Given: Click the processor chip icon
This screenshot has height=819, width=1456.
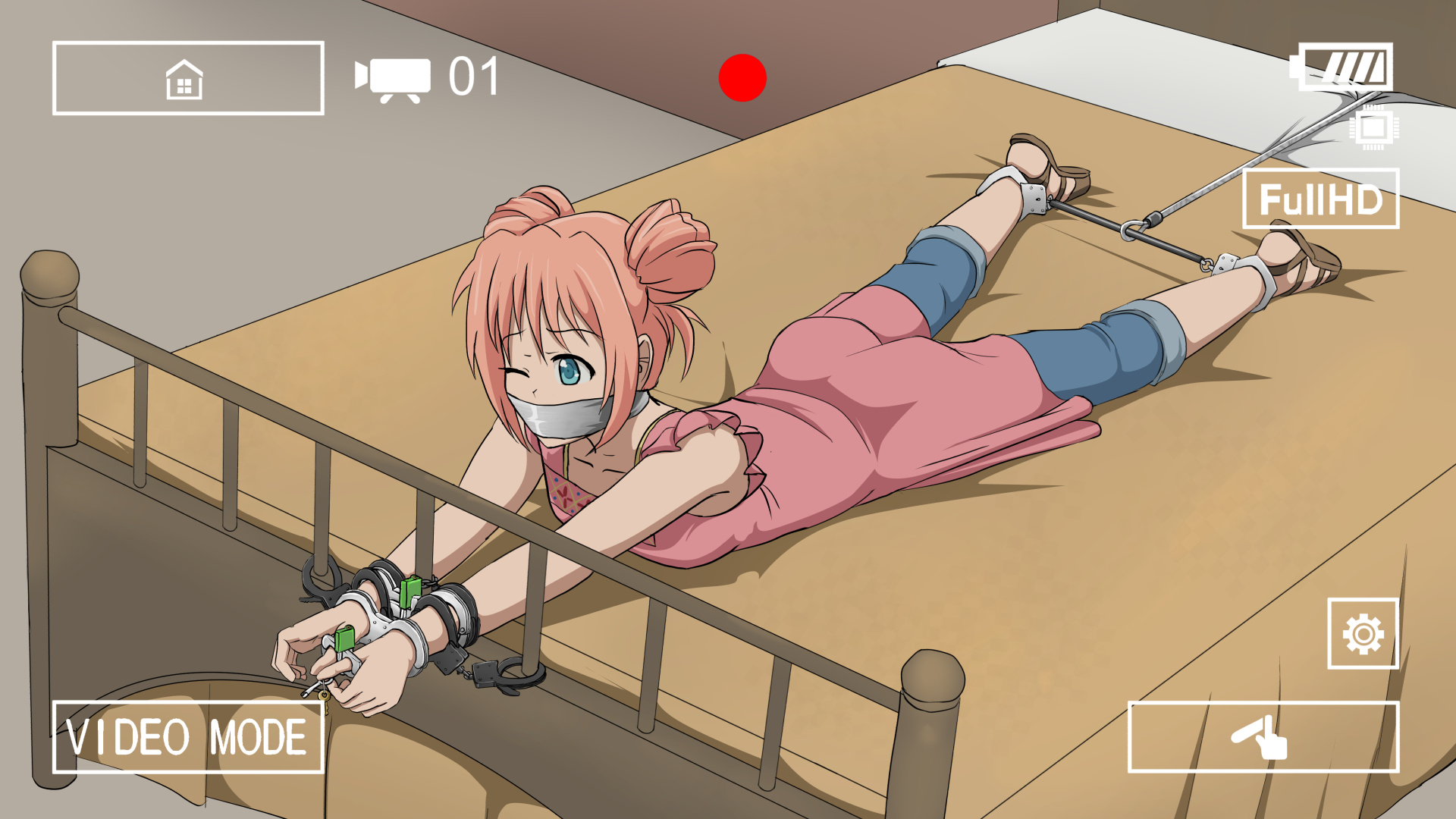Looking at the screenshot, I should point(1373,127).
